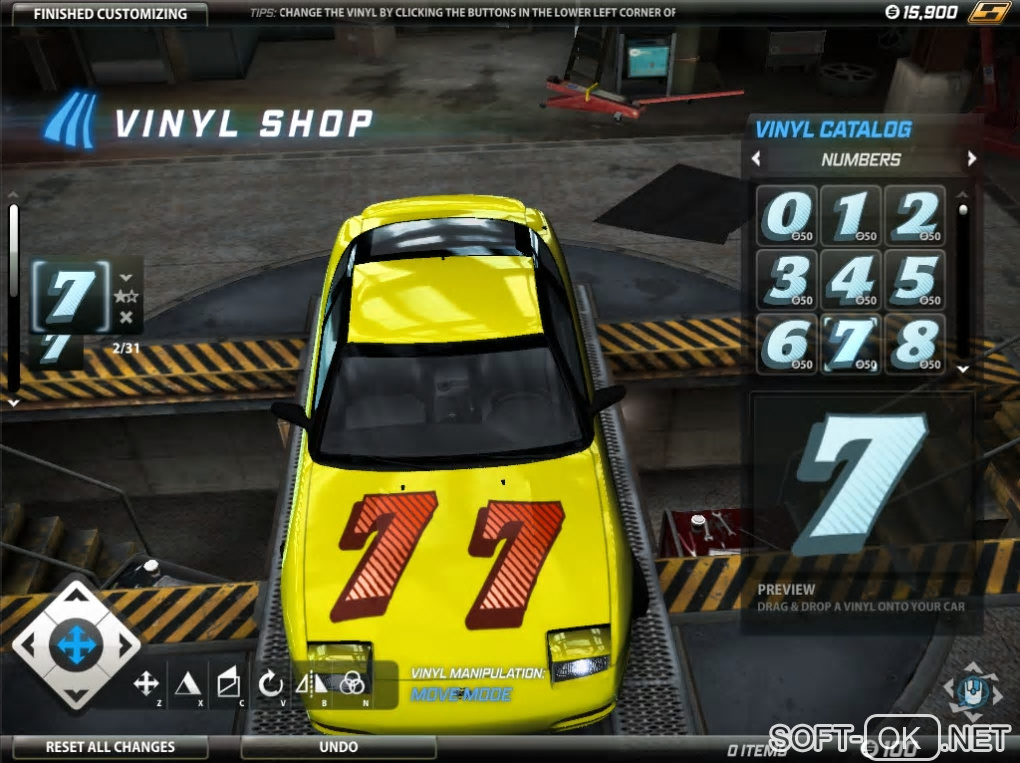This screenshot has height=763, width=1020.
Task: Click the Finished Customizing button
Action: [110, 14]
